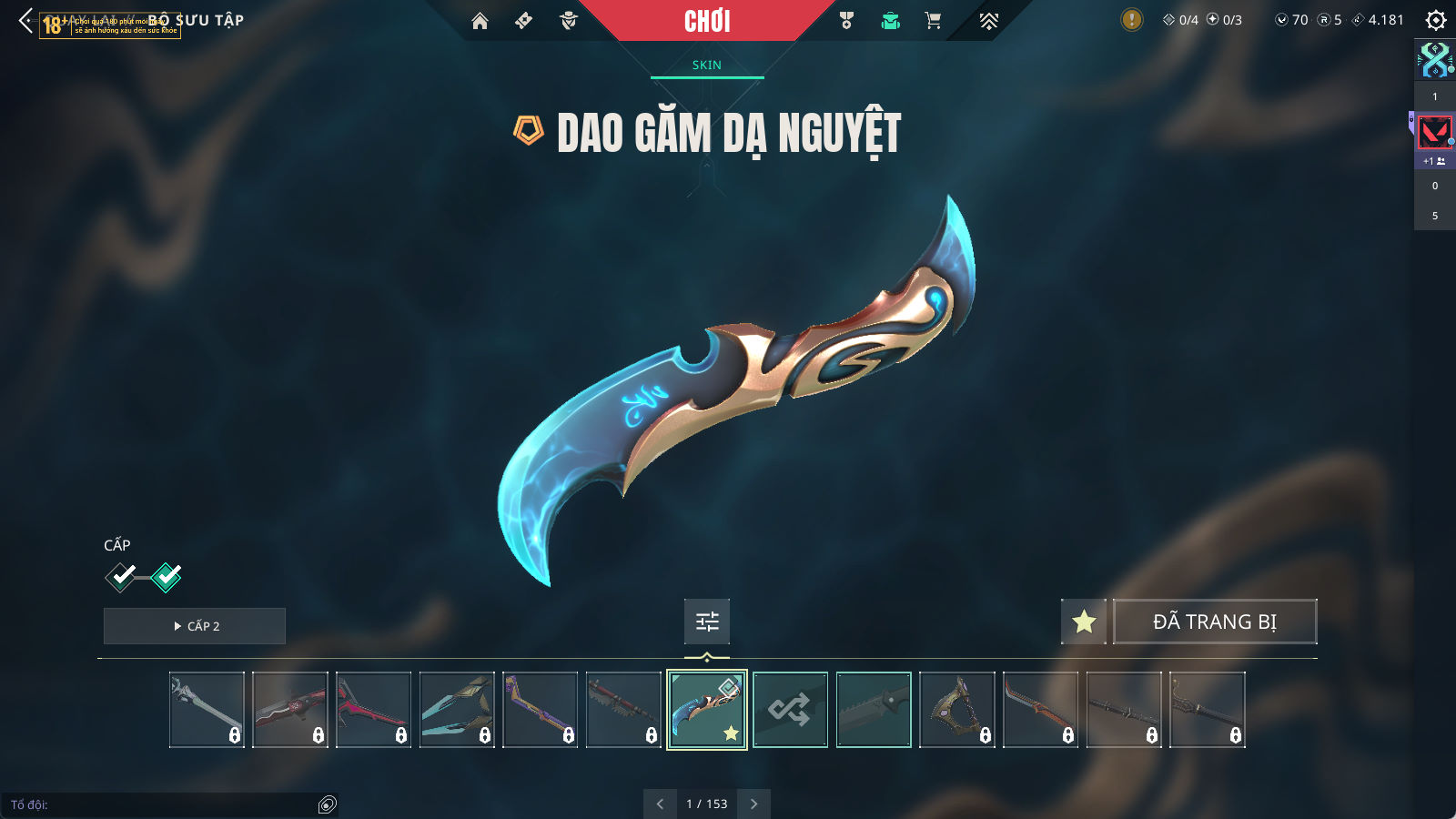
Task: Click the red CHƠI play button
Action: [x=707, y=21]
